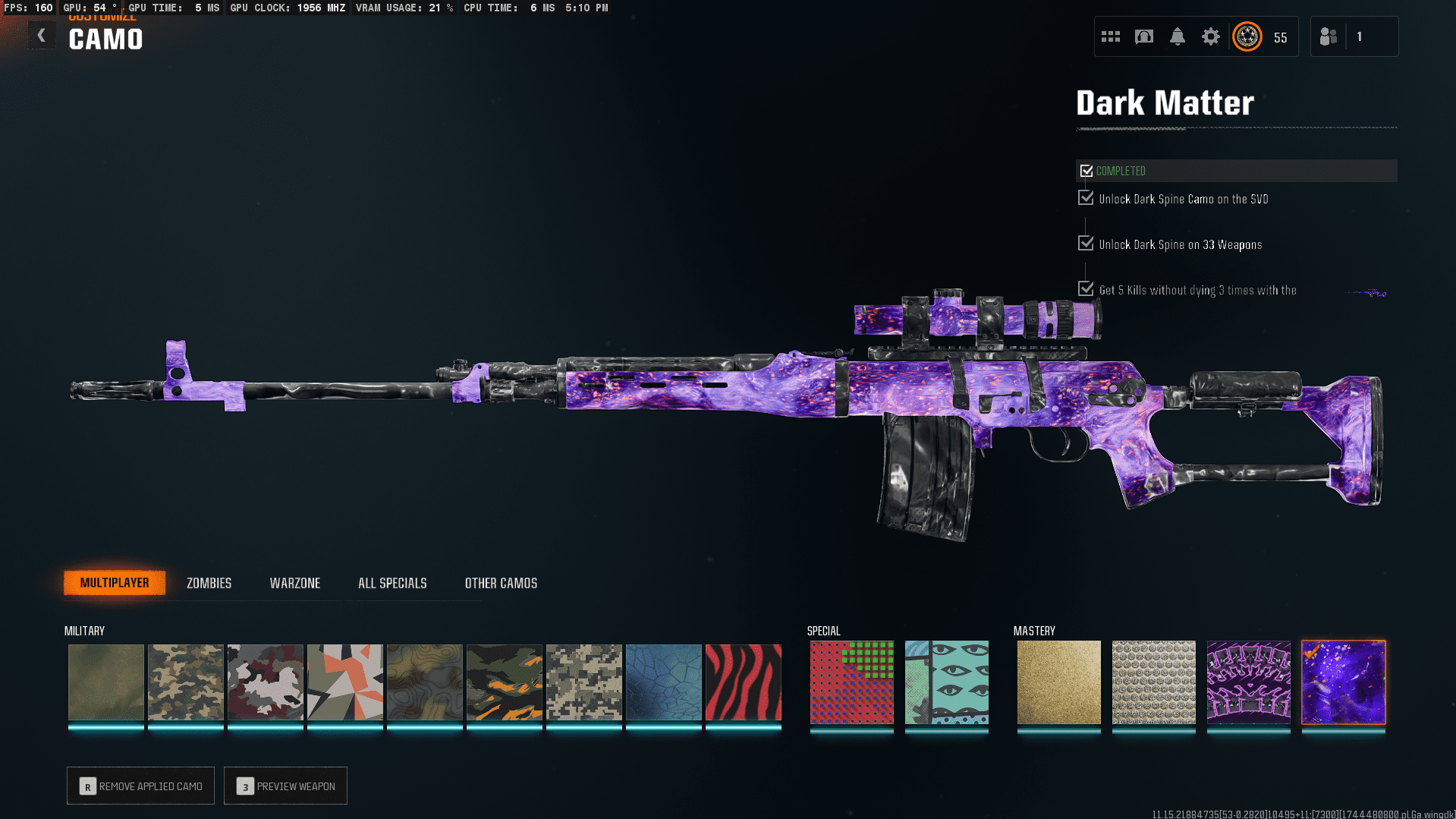Activate the Multiplayer camo tab
This screenshot has height=819, width=1456.
click(x=115, y=583)
